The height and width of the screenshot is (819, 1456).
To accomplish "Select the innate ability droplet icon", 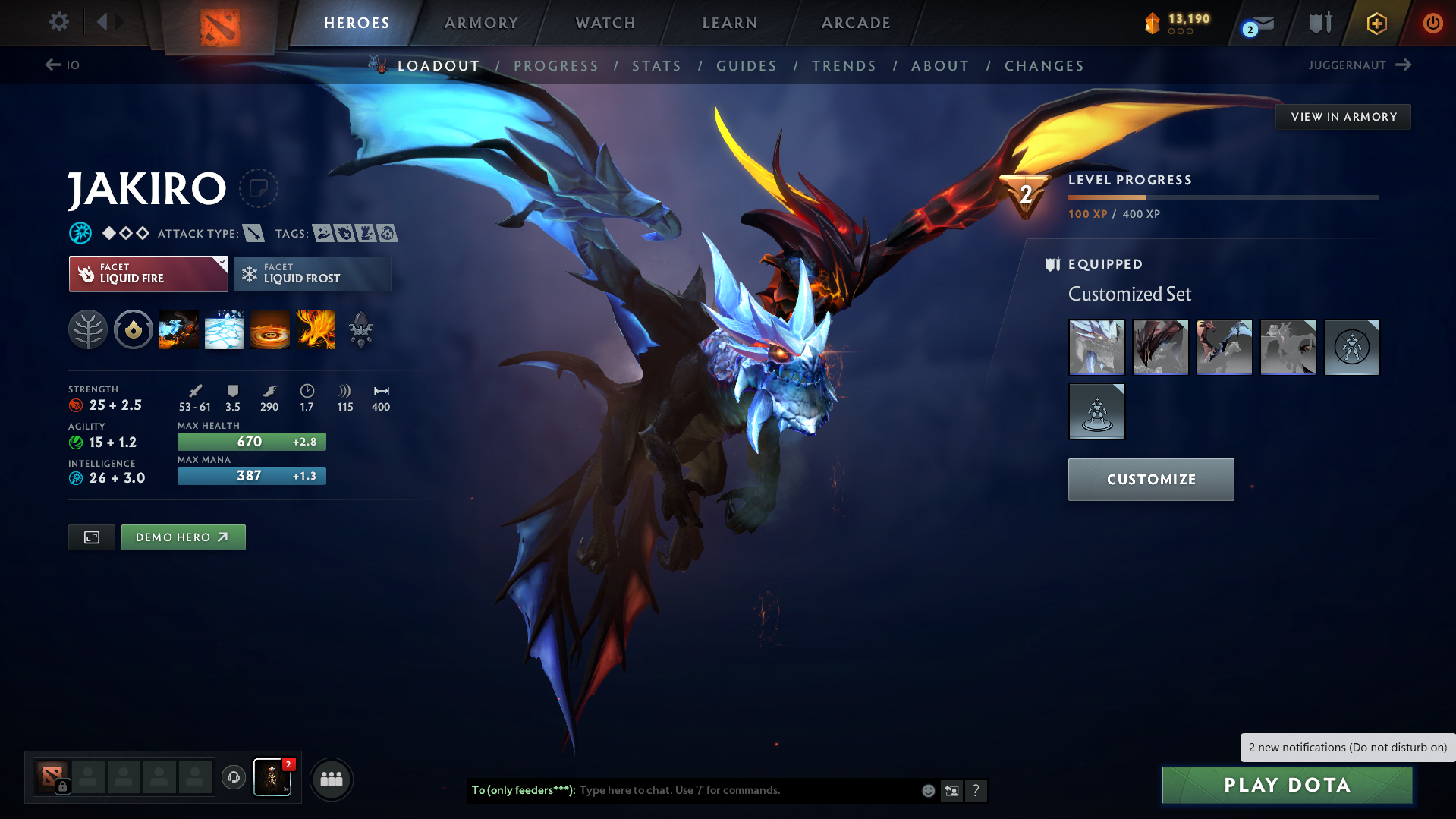I will pos(134,329).
